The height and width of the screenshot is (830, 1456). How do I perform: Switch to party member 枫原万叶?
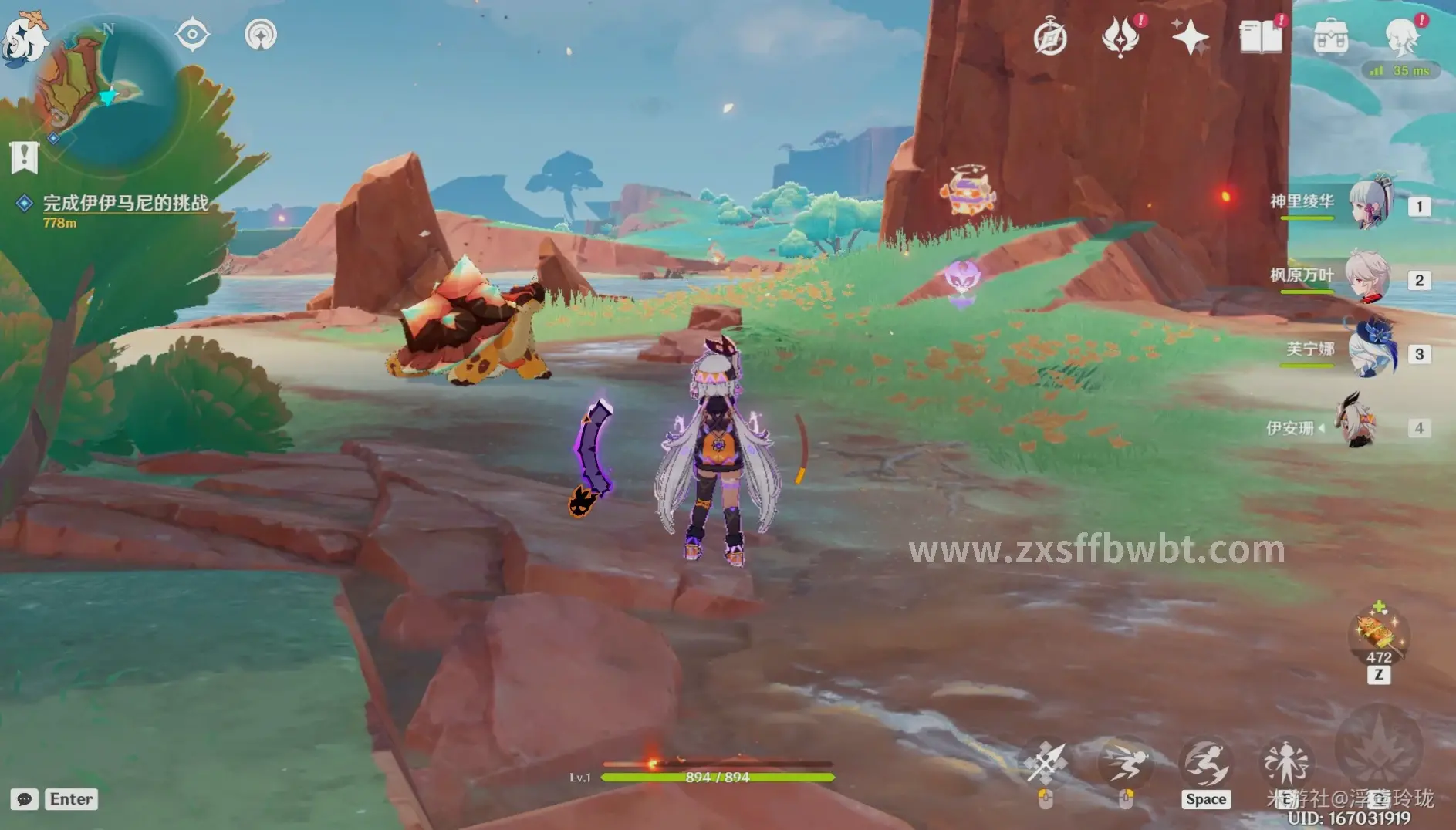point(1367,277)
